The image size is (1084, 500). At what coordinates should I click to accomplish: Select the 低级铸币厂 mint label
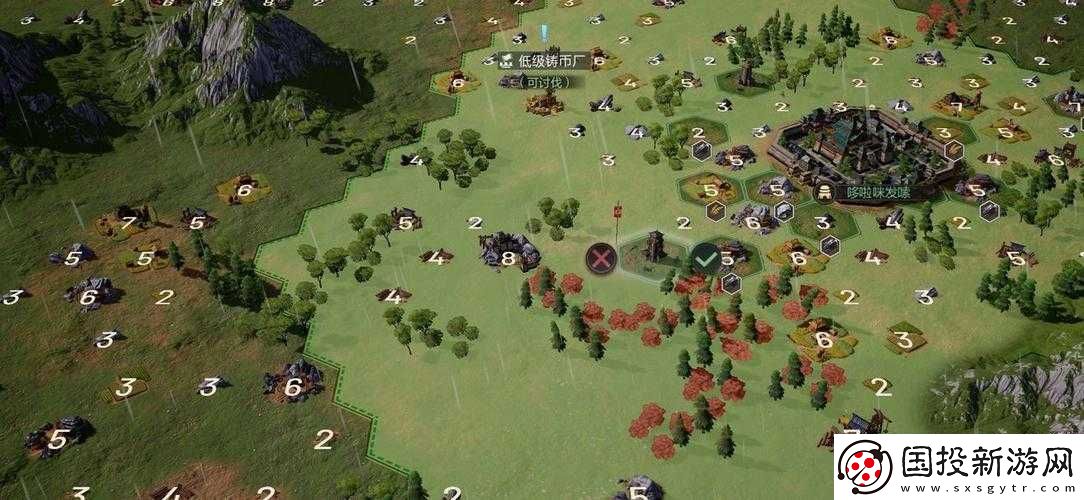[545, 61]
